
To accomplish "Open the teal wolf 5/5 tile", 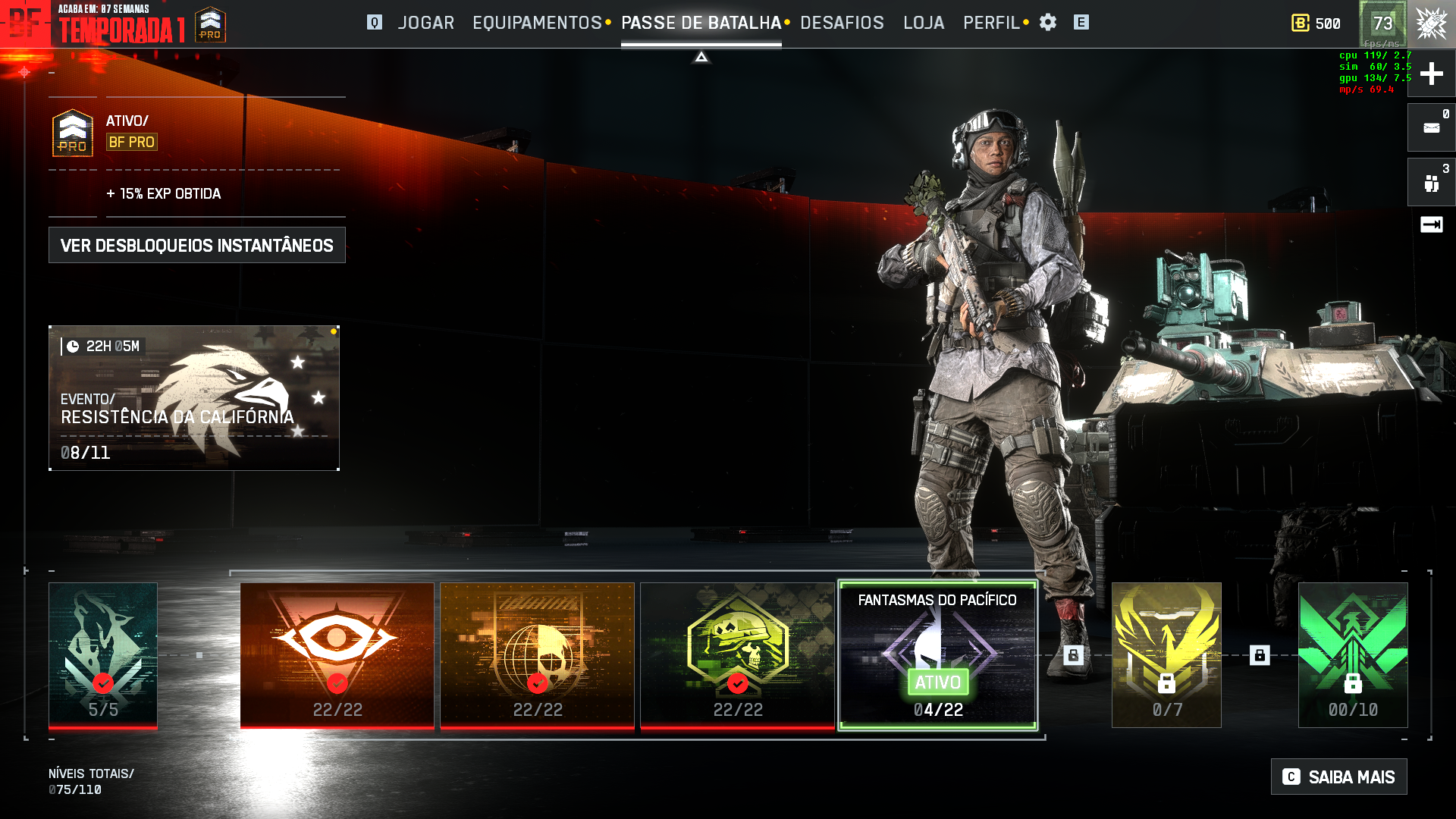I will click(103, 655).
